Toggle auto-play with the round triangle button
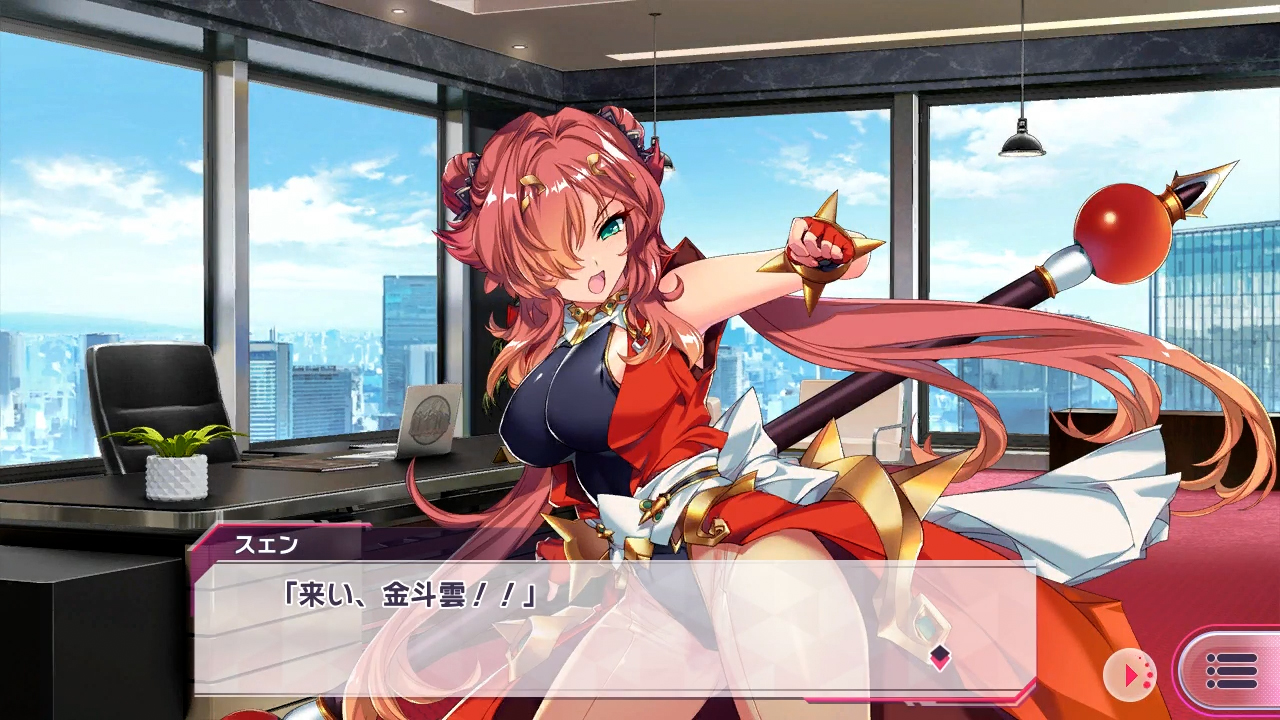 tap(1130, 675)
